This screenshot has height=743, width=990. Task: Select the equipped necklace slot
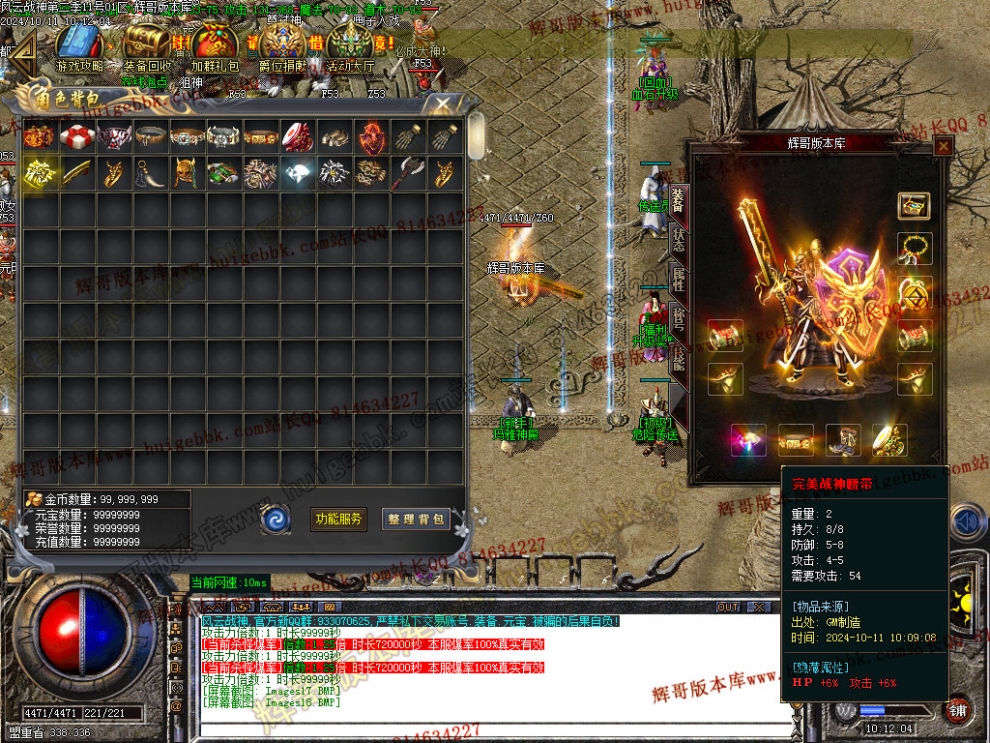(915, 247)
